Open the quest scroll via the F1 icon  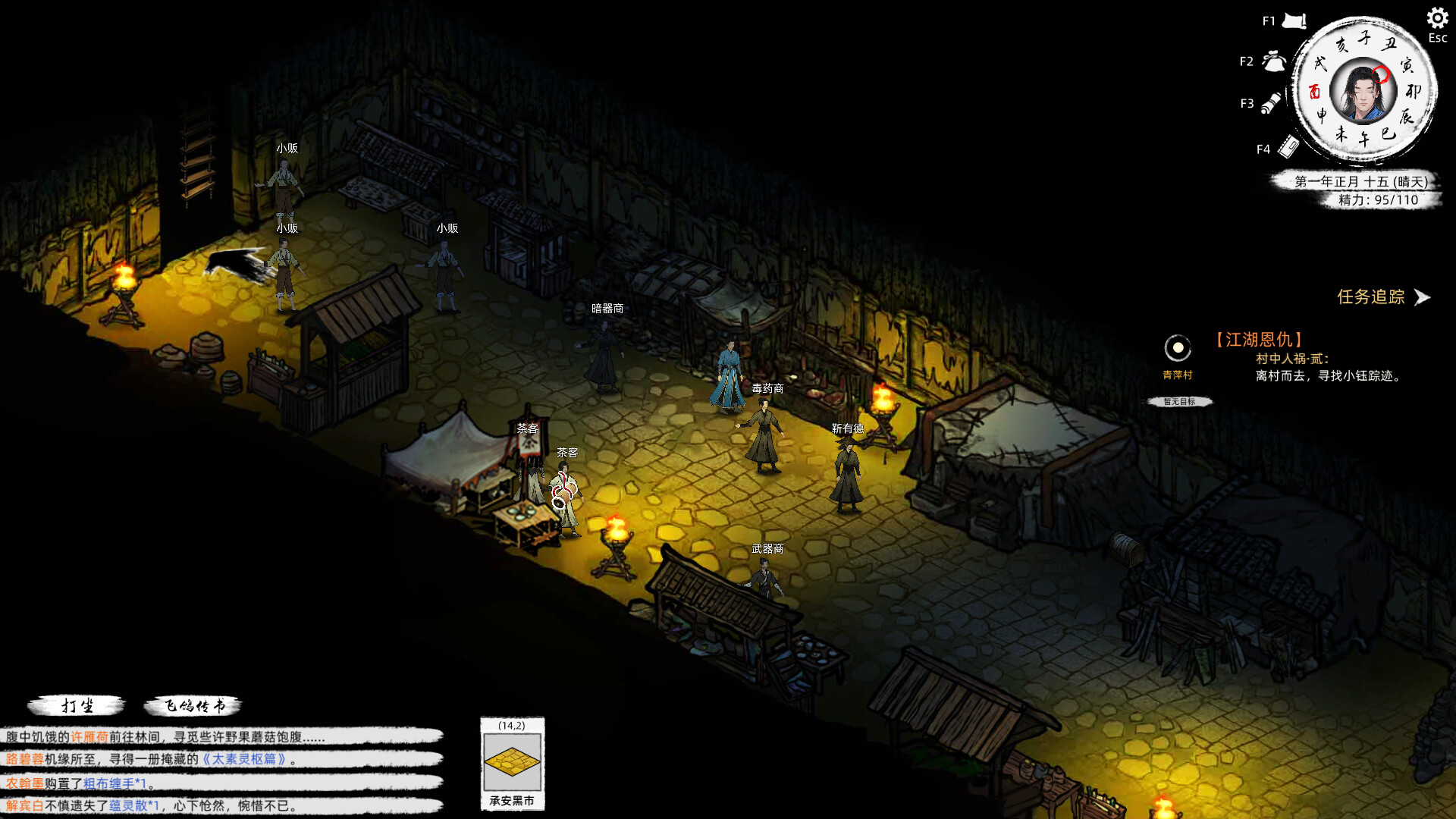coord(1294,20)
